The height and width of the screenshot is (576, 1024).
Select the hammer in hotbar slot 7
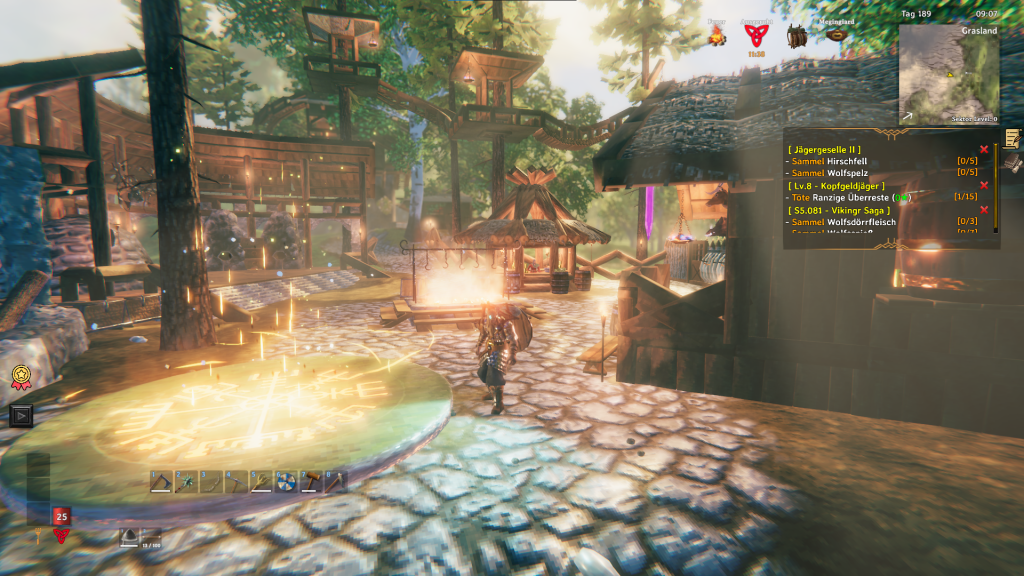point(312,482)
